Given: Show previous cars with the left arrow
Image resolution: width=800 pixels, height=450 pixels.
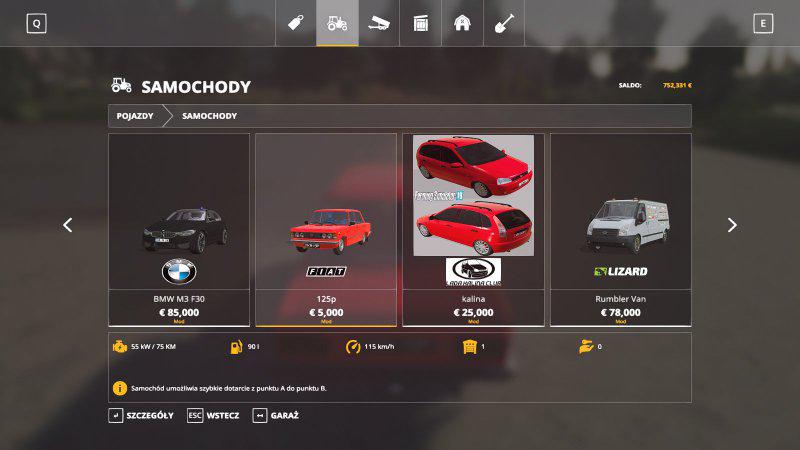Looking at the screenshot, I should pyautogui.click(x=68, y=225).
